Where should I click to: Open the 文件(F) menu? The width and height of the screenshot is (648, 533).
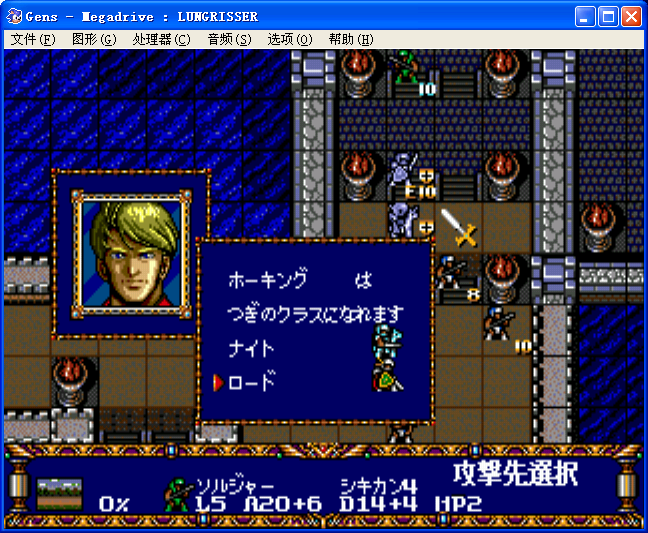click(33, 39)
